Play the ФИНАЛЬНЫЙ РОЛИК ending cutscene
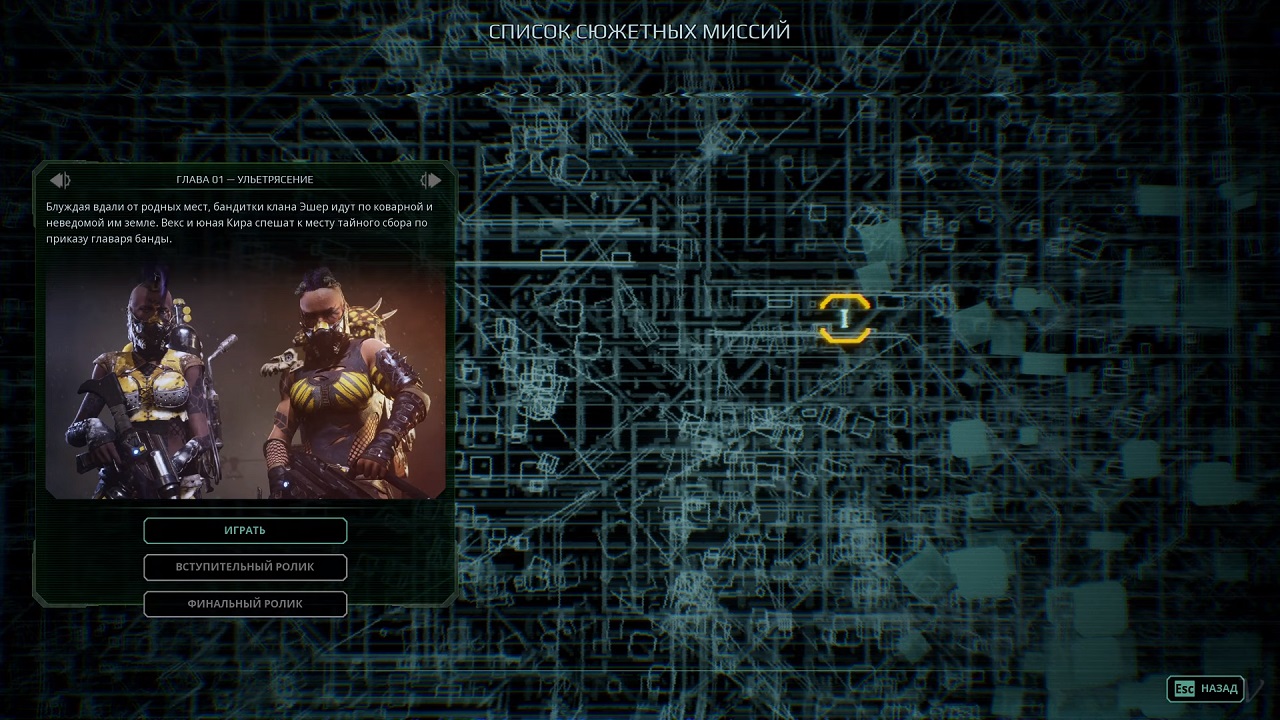The width and height of the screenshot is (1280, 720). (x=245, y=604)
